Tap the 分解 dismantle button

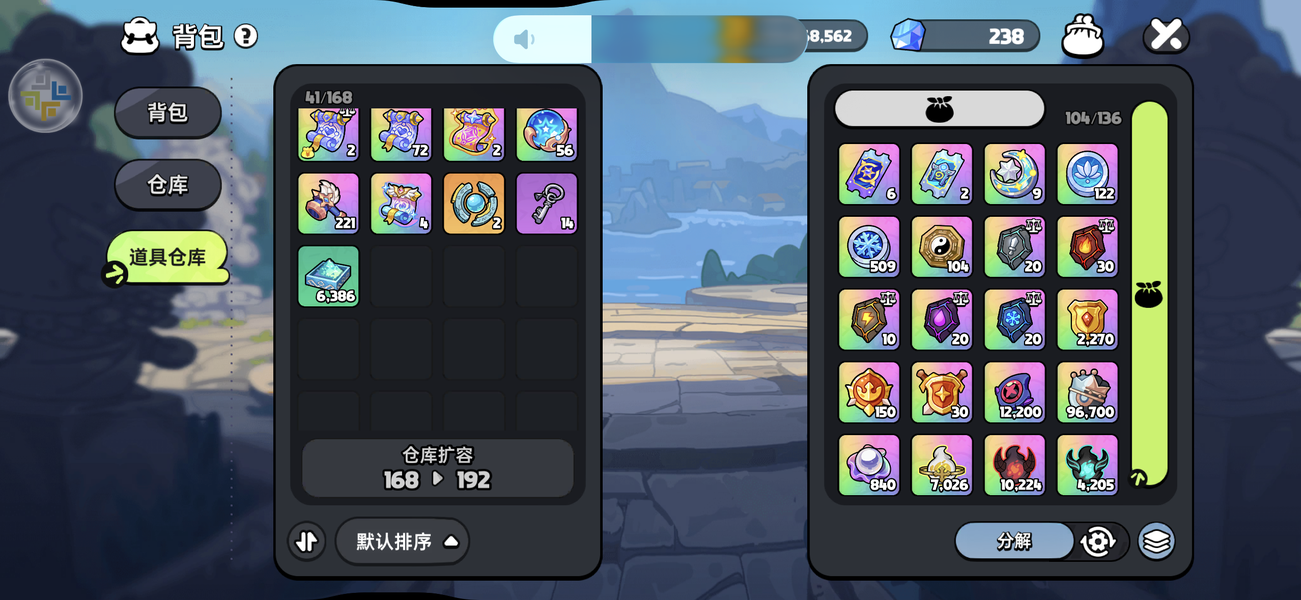click(x=1014, y=541)
